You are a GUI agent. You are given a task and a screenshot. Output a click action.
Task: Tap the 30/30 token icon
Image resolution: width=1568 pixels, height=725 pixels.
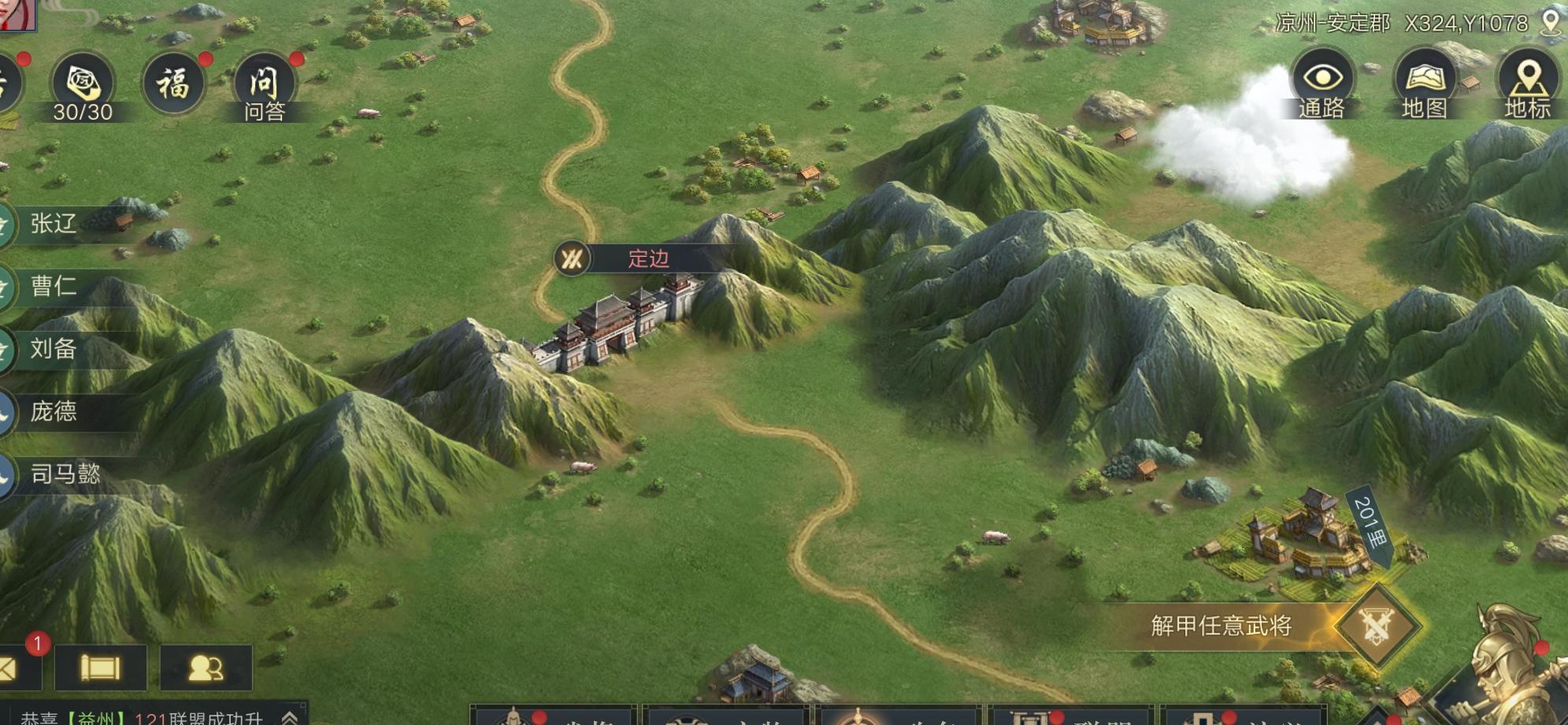(83, 85)
